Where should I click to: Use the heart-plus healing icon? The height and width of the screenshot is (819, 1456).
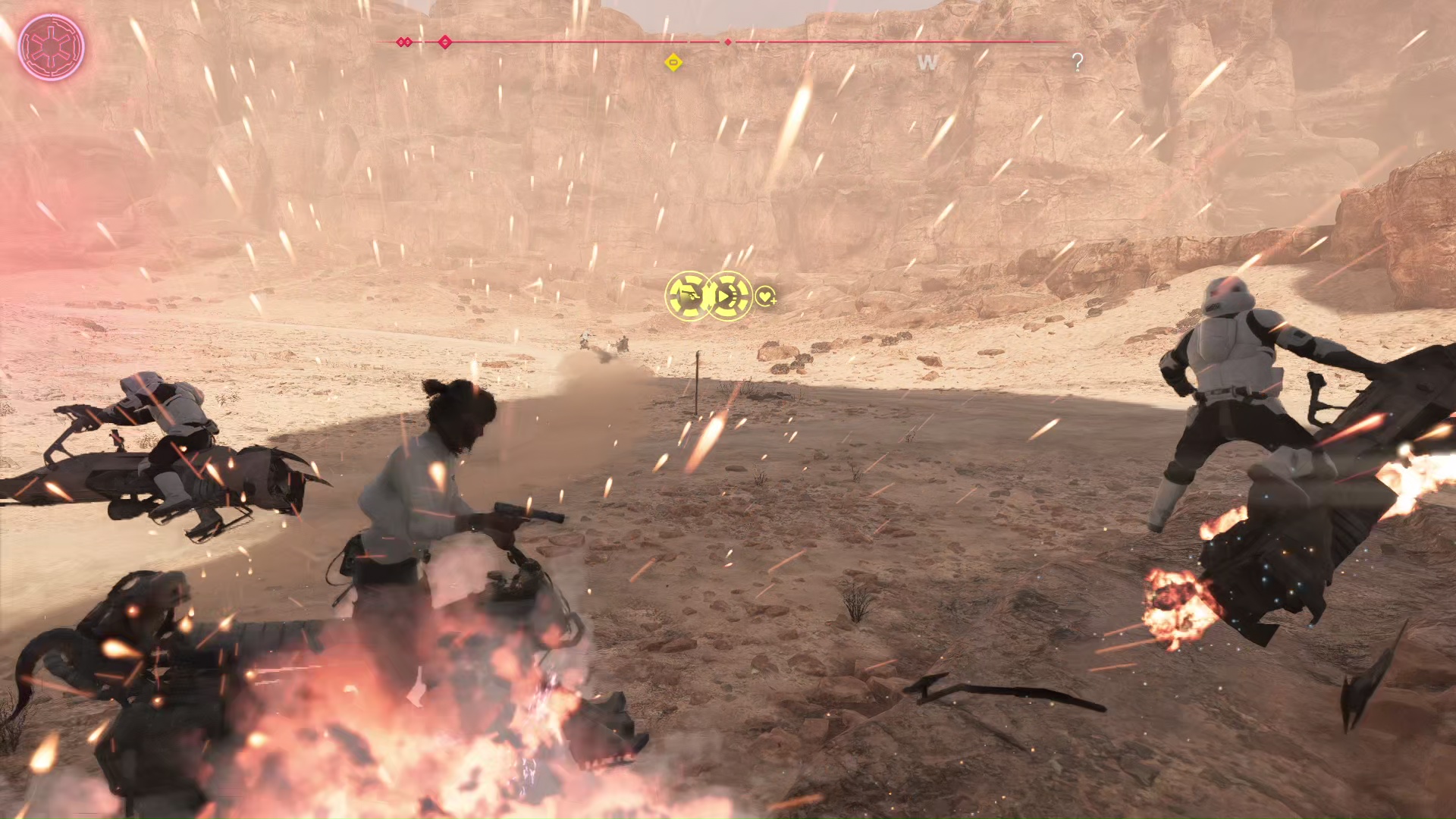point(766,297)
